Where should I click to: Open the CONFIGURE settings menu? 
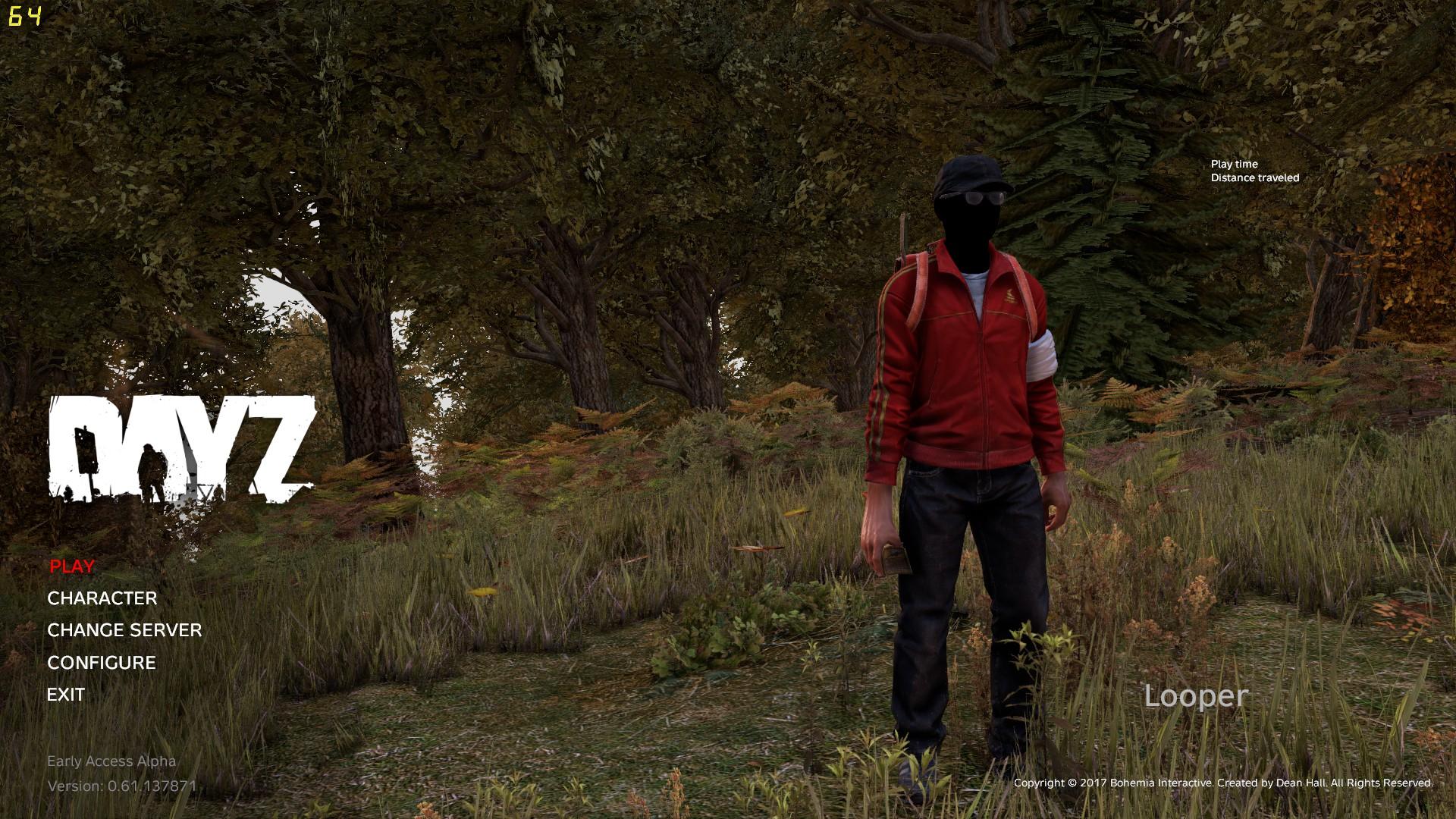pos(101,662)
